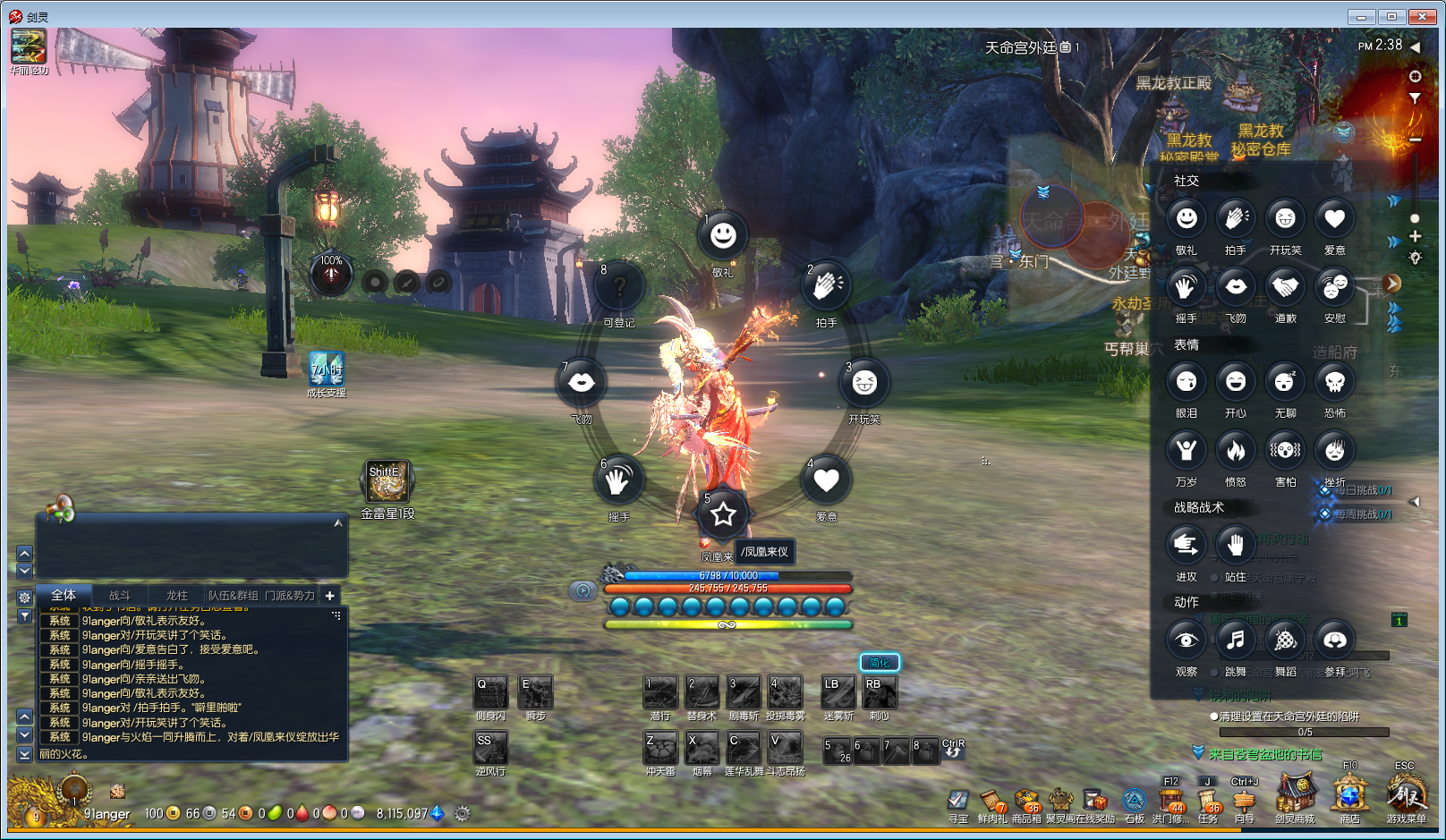Click the 成长支援 growth support icon

pos(327,369)
